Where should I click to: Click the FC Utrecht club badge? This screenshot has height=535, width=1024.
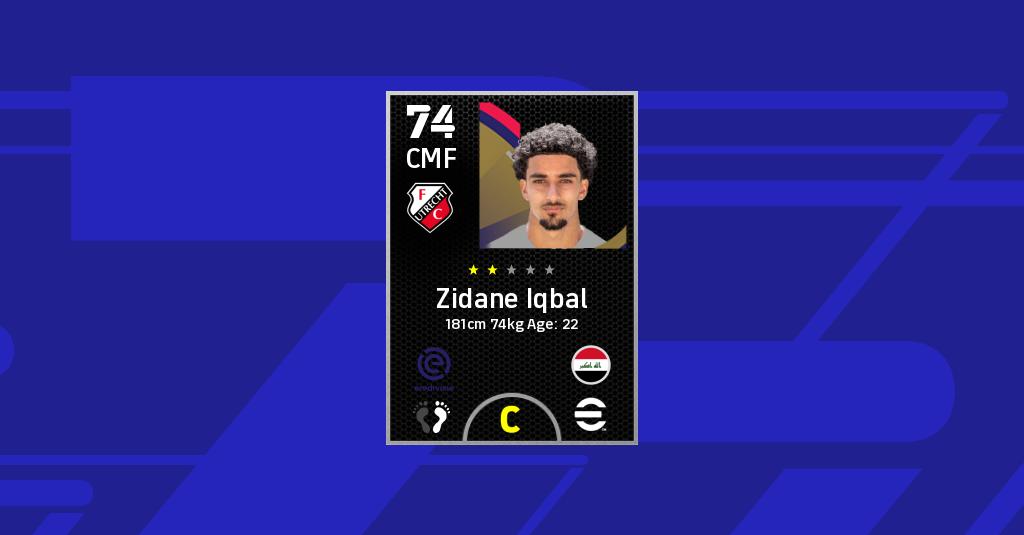(431, 207)
